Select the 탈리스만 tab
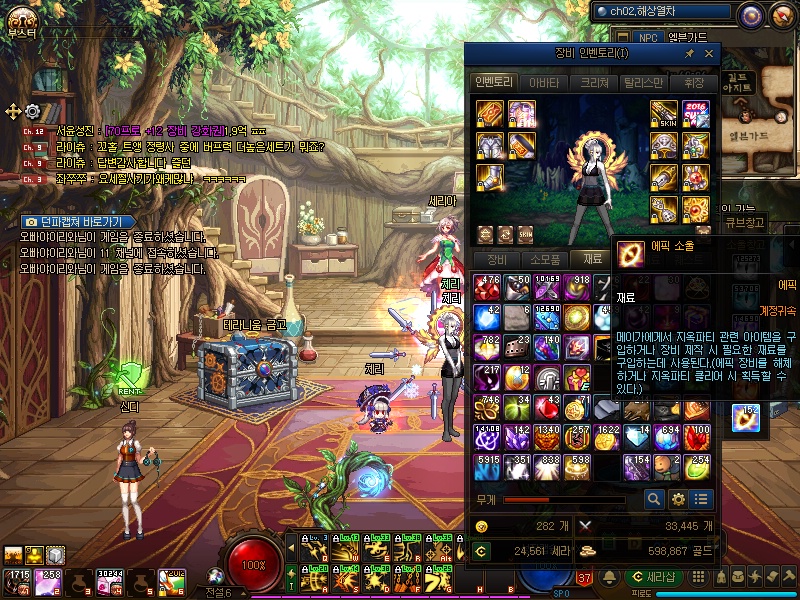Viewport: 800px width, 600px height. point(644,83)
